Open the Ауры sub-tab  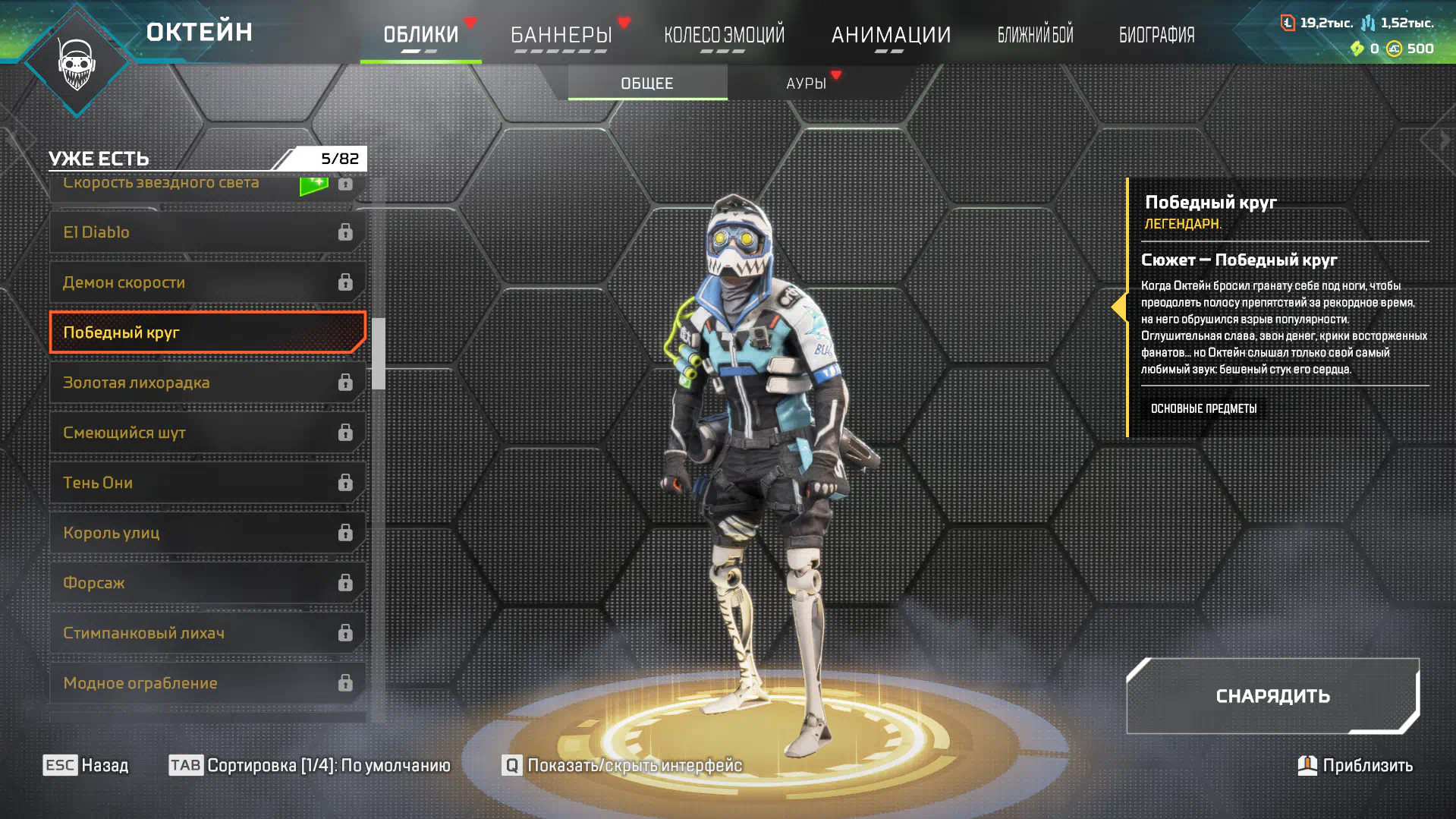(x=806, y=83)
